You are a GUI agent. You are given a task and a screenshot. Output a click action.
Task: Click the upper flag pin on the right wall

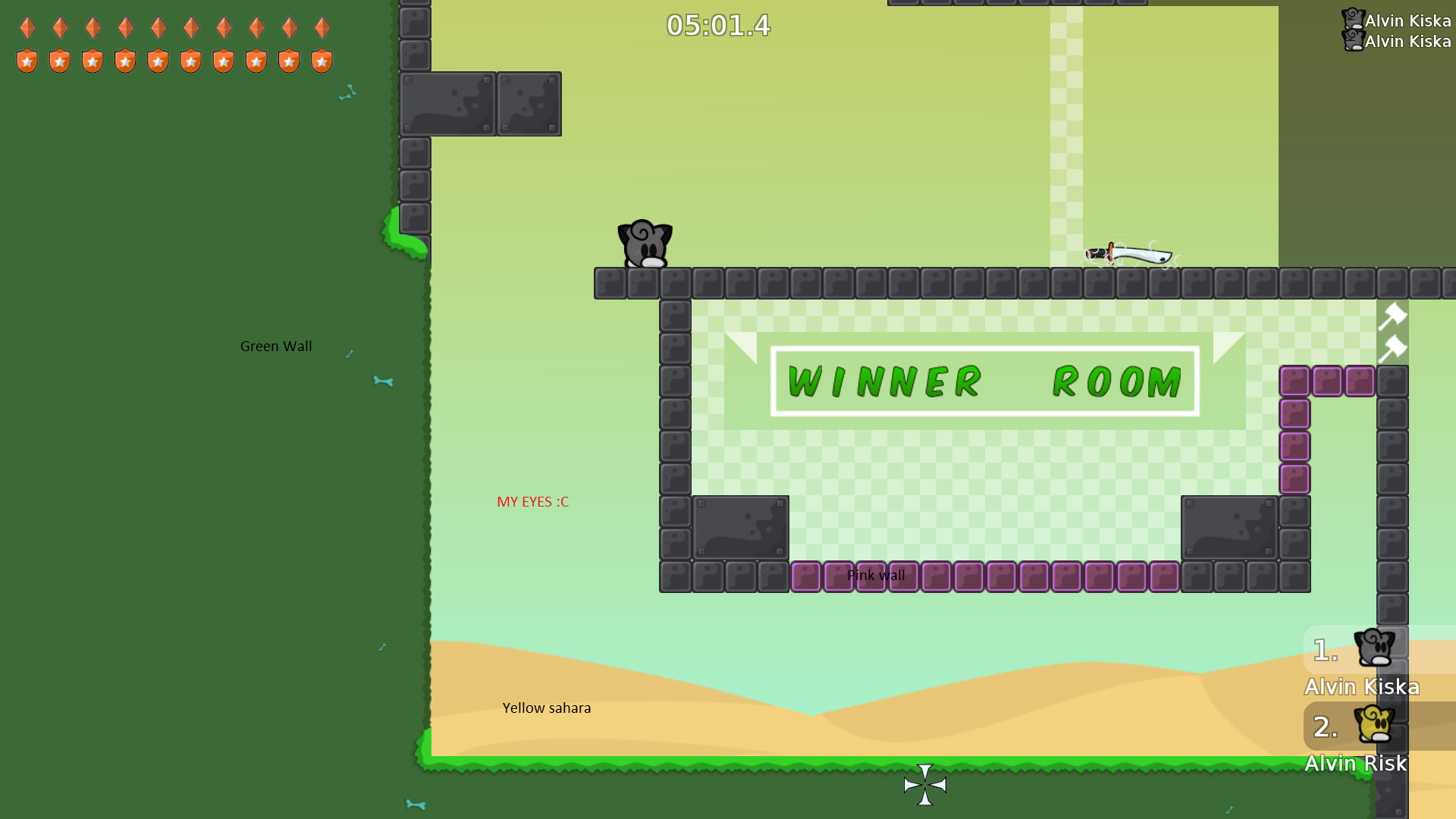(x=1394, y=317)
